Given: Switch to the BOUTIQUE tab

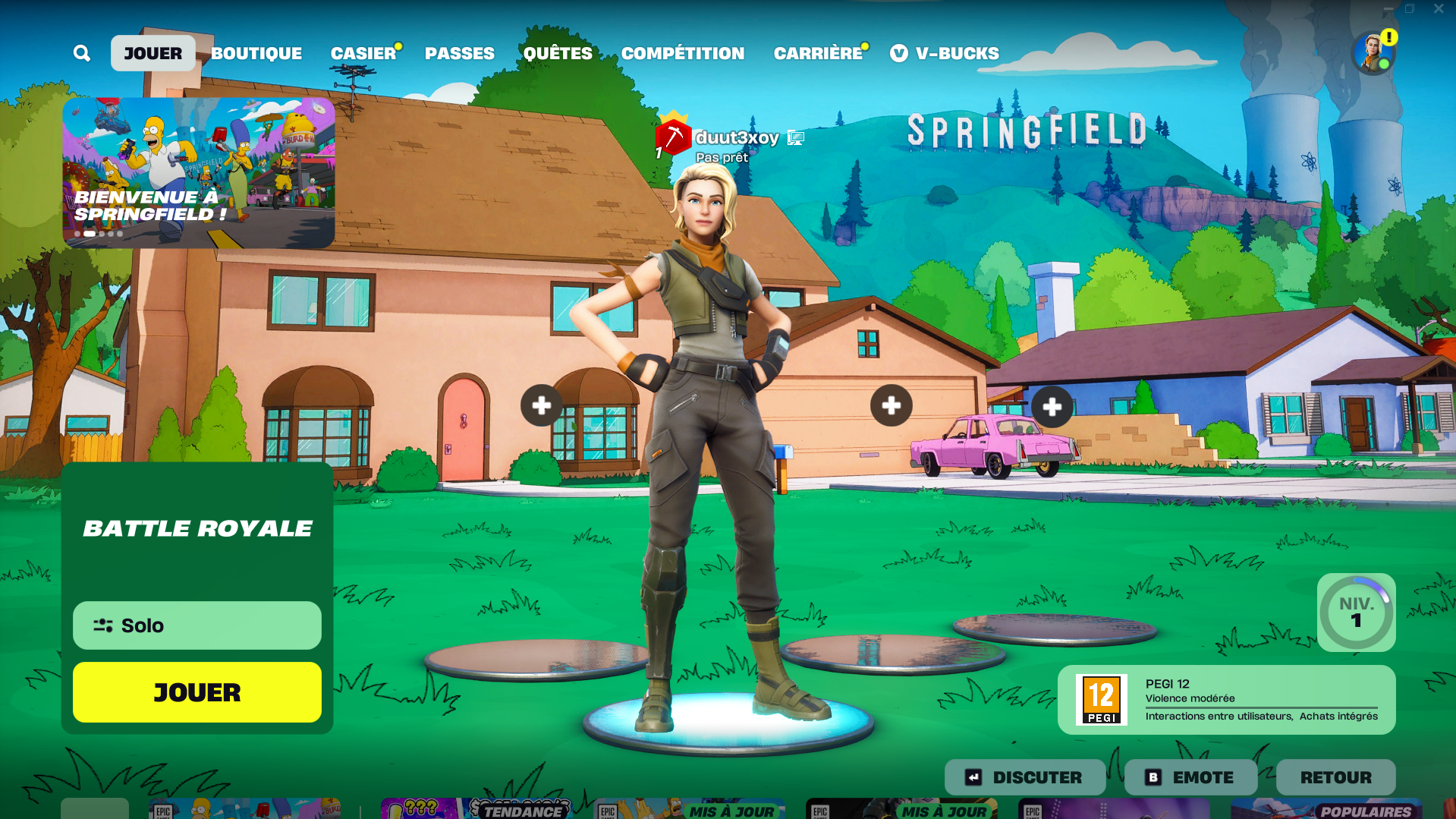Looking at the screenshot, I should [256, 53].
